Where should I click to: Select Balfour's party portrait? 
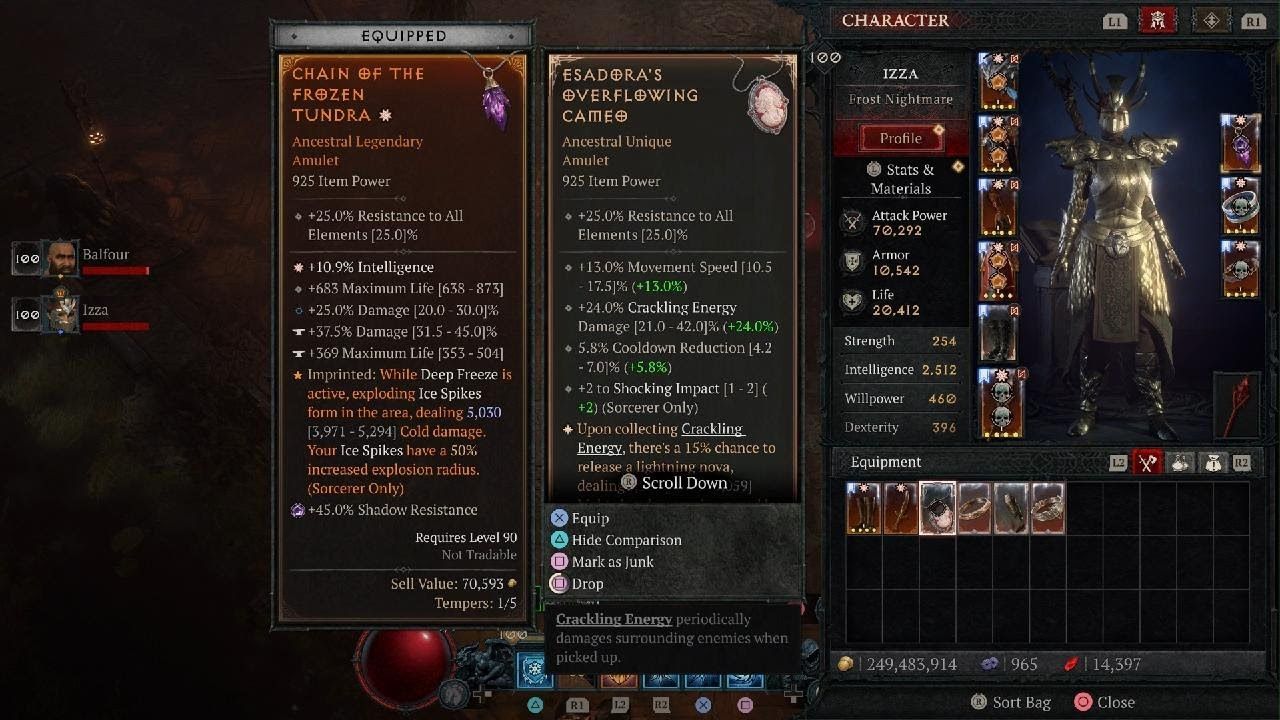(61, 260)
